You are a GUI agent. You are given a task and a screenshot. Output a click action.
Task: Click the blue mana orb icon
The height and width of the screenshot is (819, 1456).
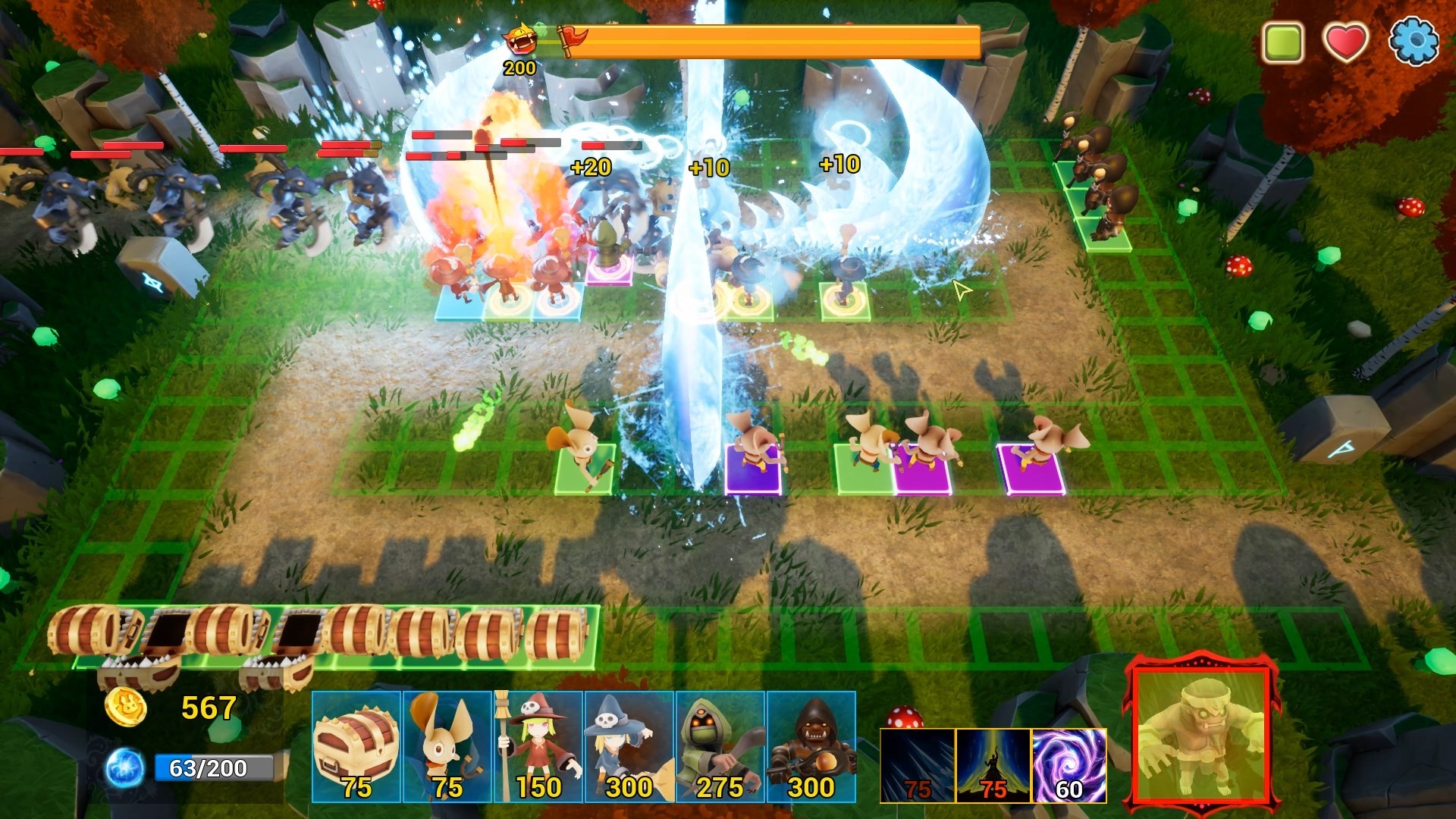(123, 768)
